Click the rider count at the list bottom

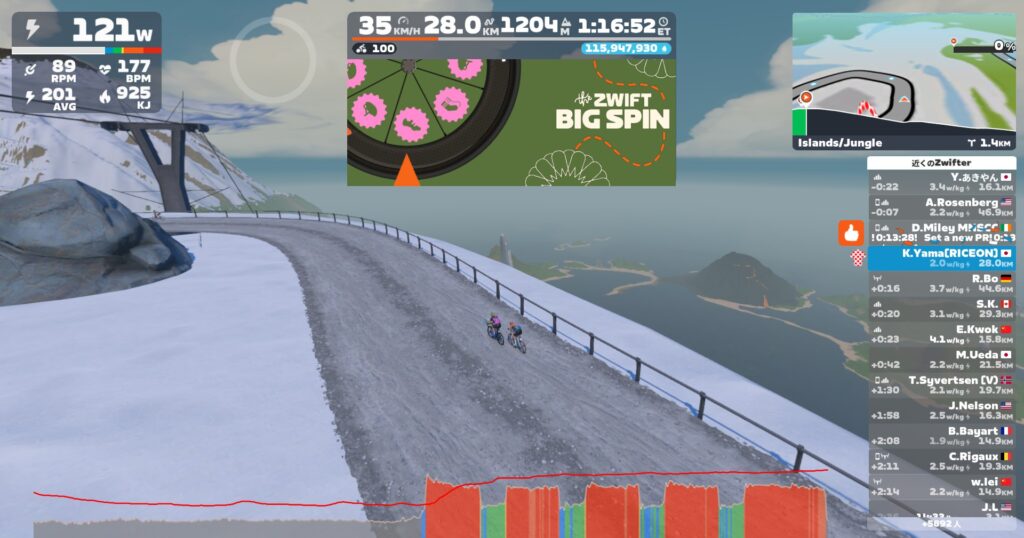941,523
